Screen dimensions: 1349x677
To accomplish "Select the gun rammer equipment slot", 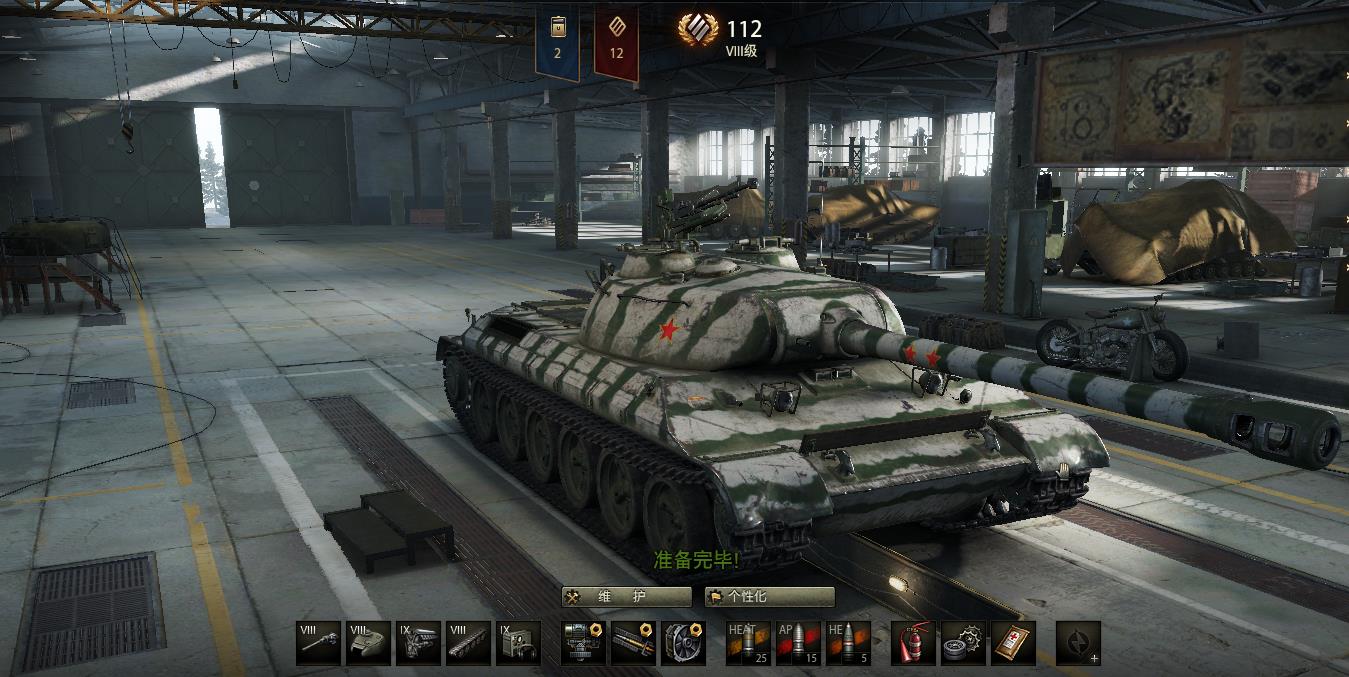I will [x=583, y=643].
